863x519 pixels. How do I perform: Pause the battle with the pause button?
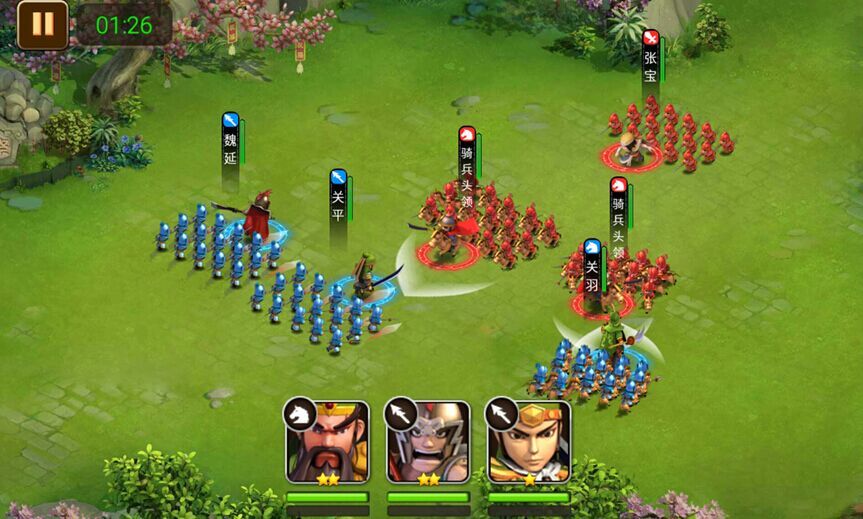[43, 25]
